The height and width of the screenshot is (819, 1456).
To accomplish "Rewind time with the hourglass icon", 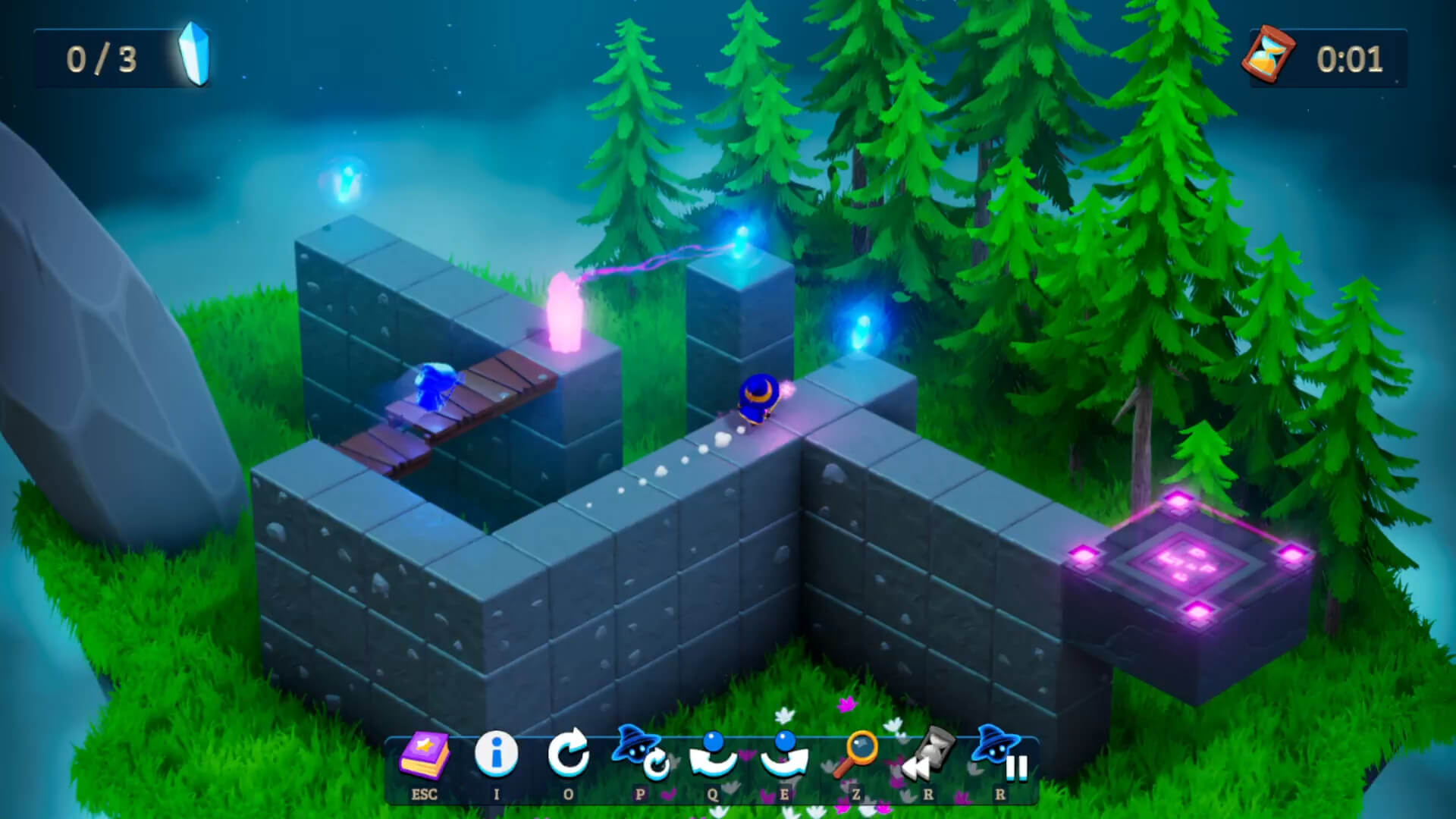I will (927, 755).
